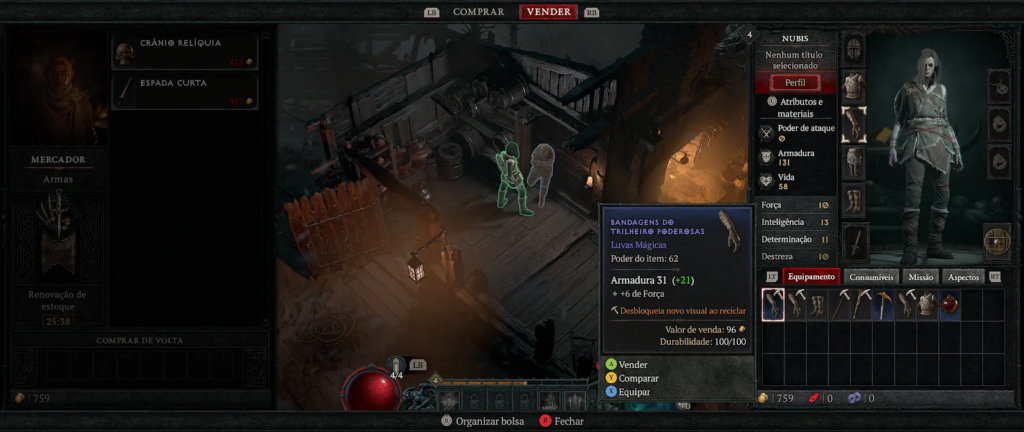Screen dimensions: 1024x432
Task: Choose Vender in the item context menu
Action: [x=633, y=365]
